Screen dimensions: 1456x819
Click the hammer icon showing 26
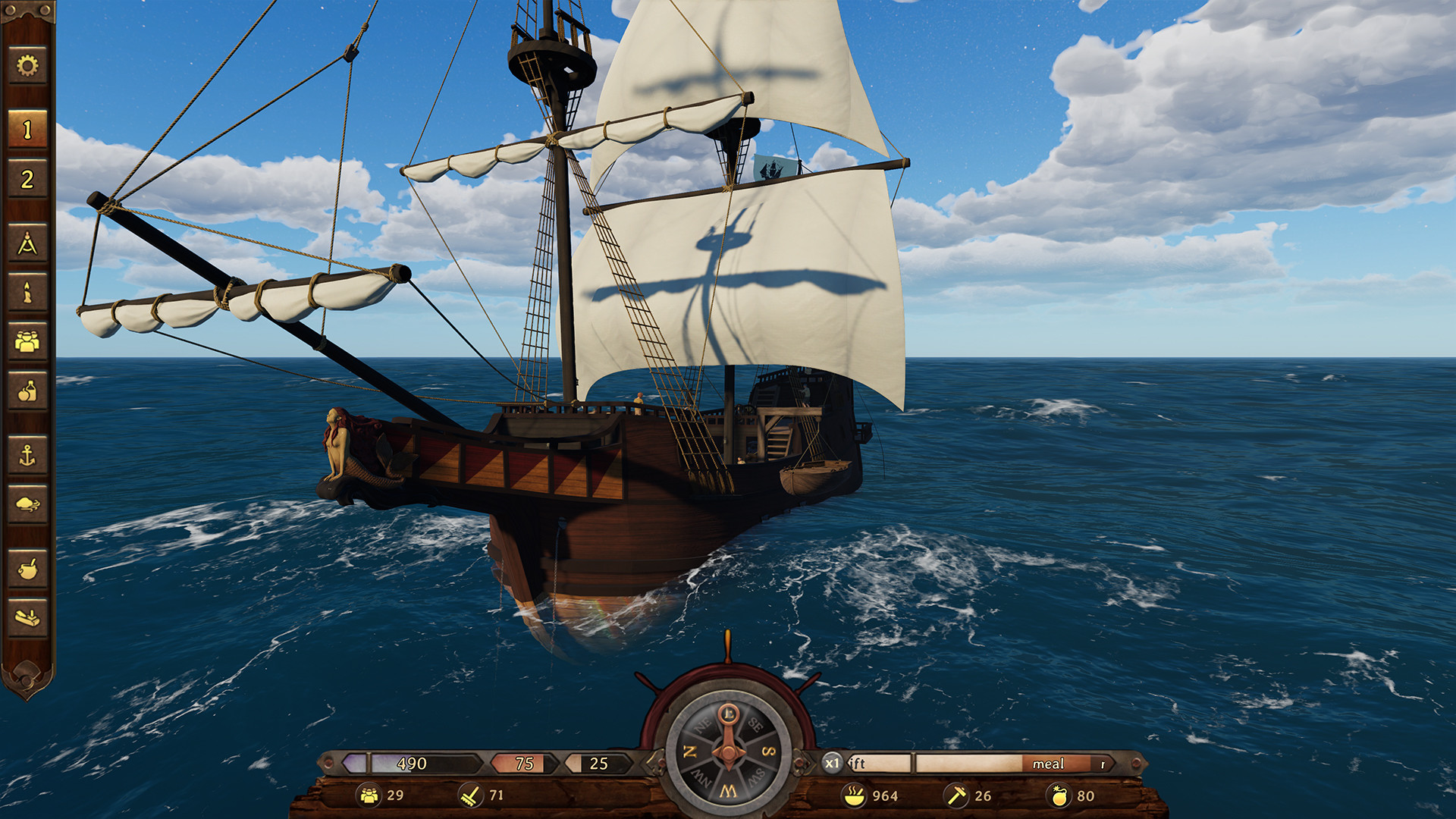(x=958, y=796)
